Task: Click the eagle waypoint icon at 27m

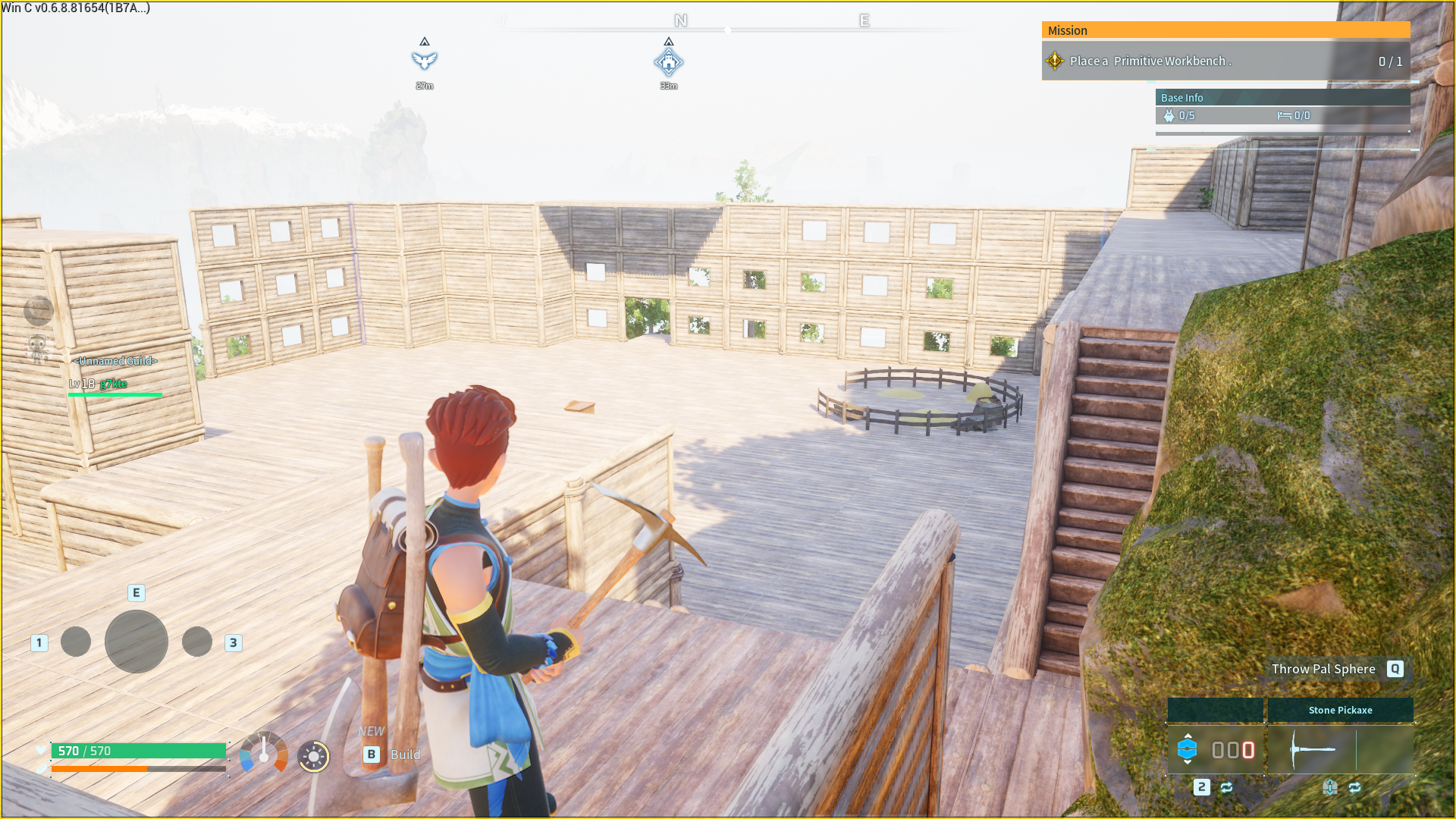Action: pyautogui.click(x=425, y=62)
